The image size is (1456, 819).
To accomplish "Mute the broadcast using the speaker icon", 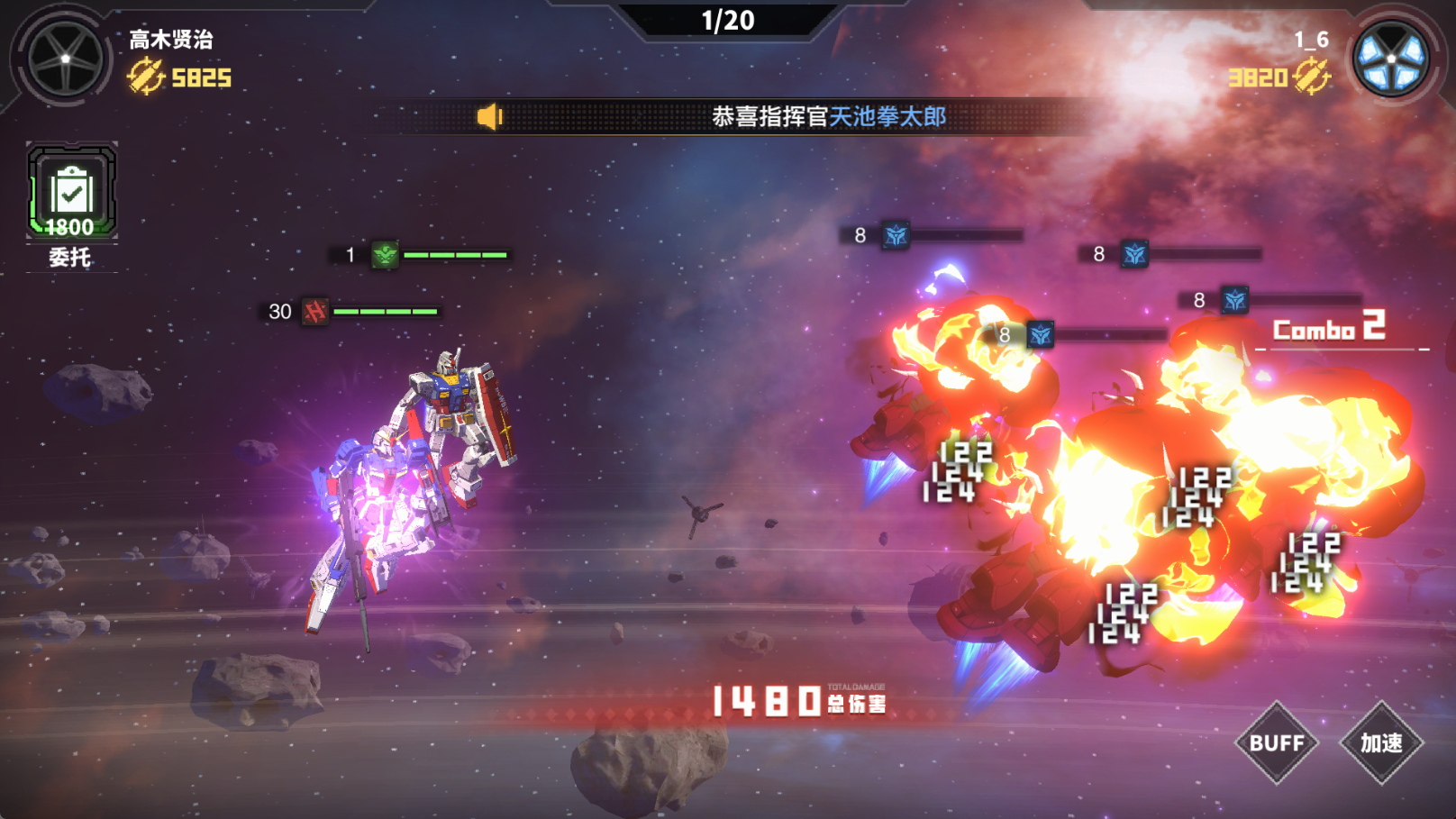I will [488, 118].
